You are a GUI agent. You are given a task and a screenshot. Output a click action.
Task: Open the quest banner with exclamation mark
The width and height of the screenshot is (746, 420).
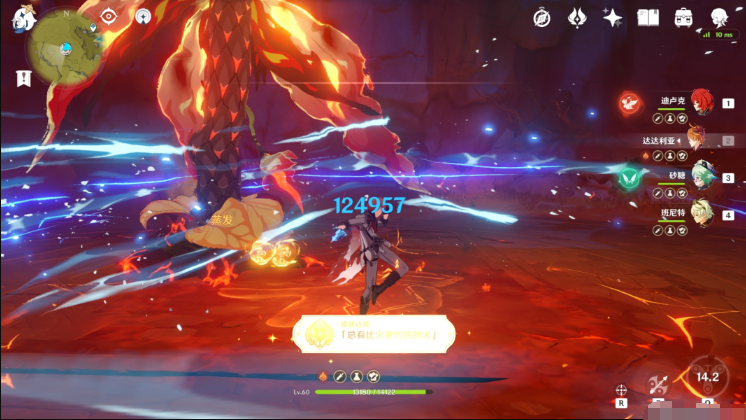[x=22, y=77]
